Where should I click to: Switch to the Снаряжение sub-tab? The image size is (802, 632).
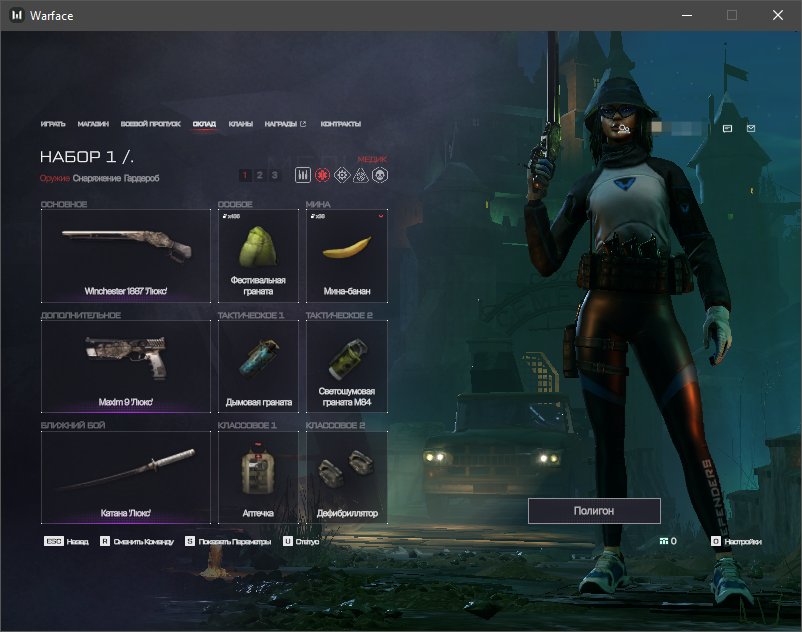97,178
